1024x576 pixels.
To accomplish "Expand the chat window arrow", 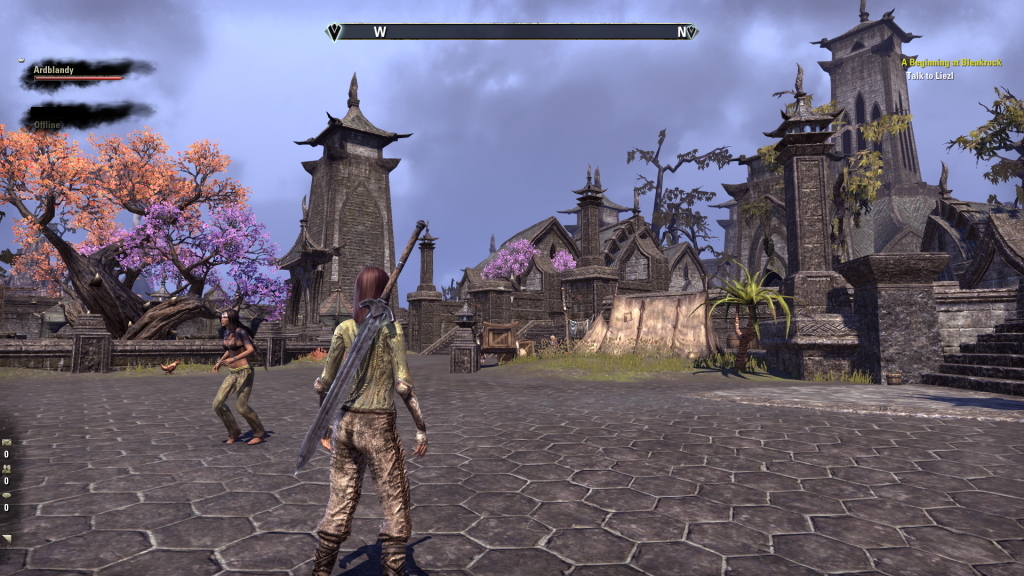I will tap(6, 539).
